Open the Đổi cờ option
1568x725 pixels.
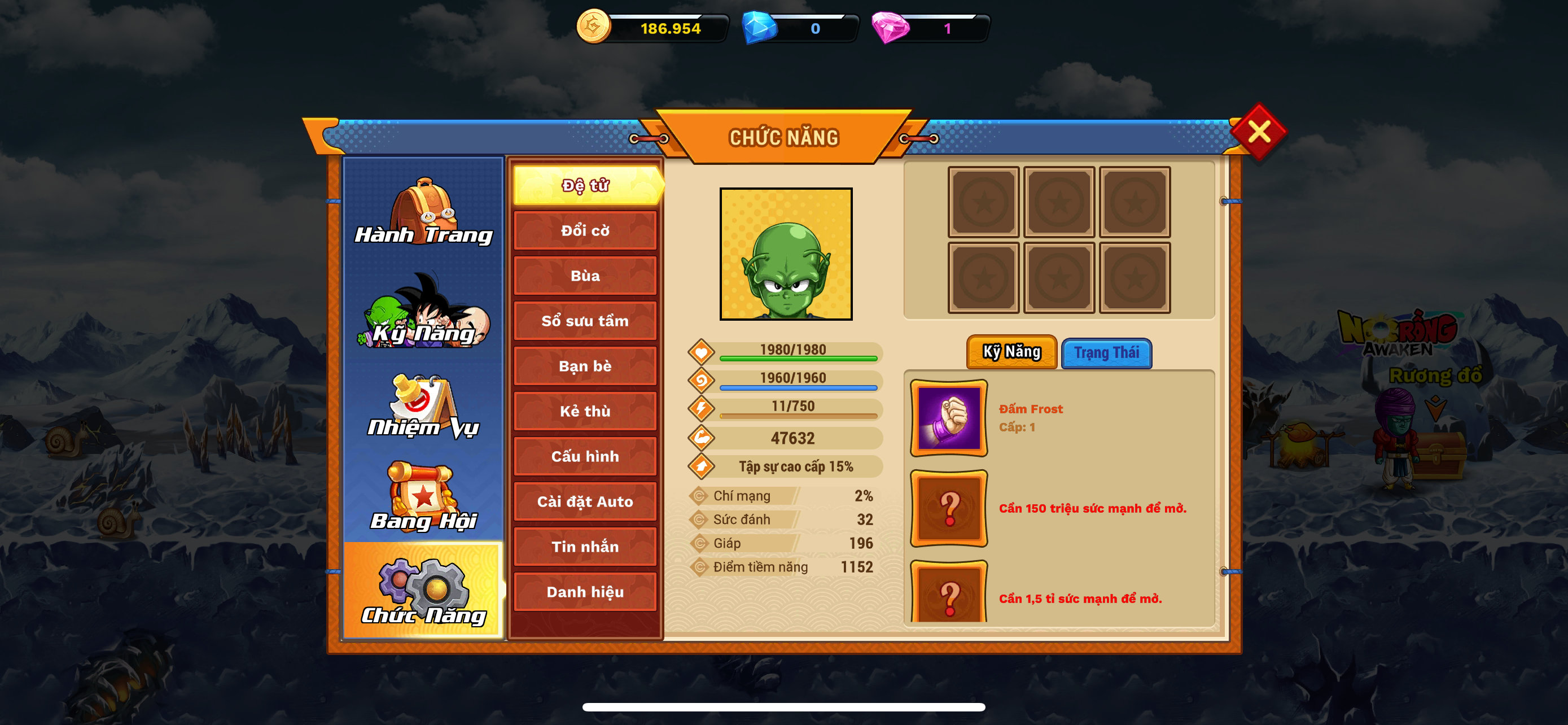point(585,231)
